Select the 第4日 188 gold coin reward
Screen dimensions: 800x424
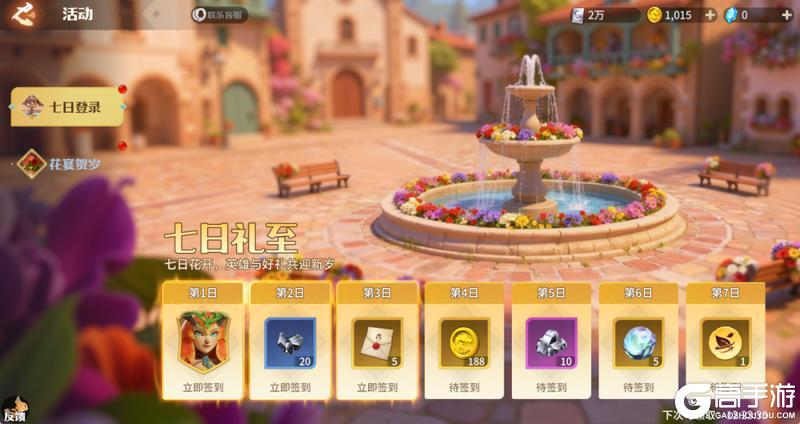pyautogui.click(x=463, y=341)
